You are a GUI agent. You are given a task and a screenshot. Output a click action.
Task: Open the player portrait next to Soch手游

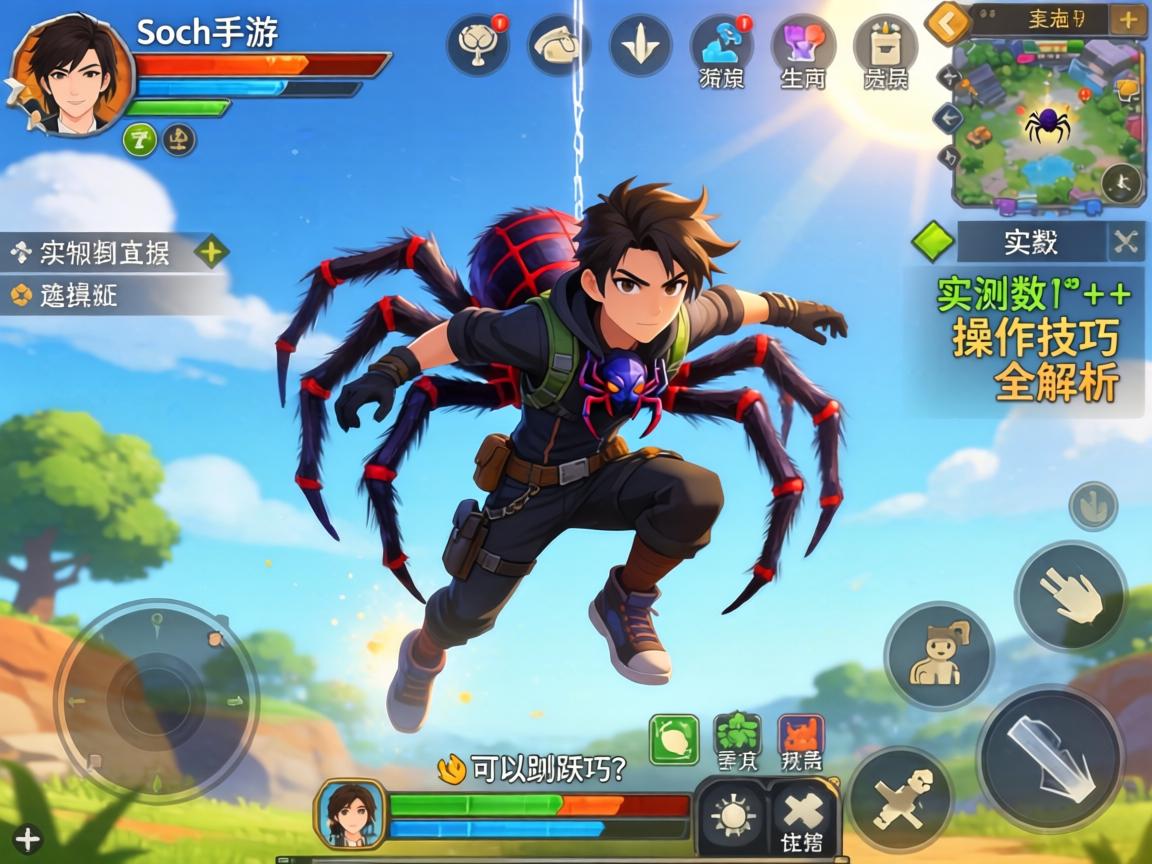coord(72,76)
